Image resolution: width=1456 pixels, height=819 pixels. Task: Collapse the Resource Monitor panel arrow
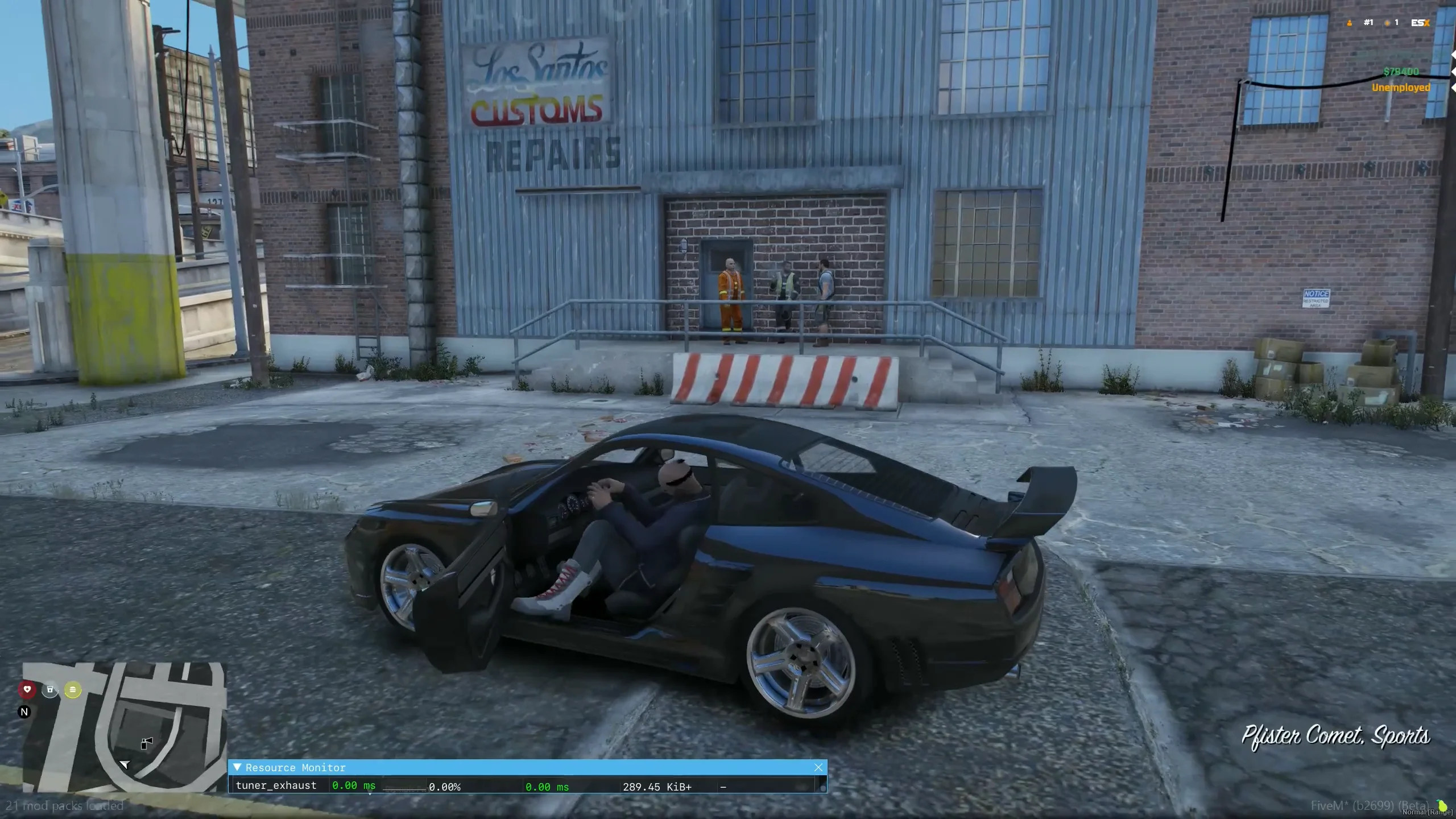click(237, 767)
